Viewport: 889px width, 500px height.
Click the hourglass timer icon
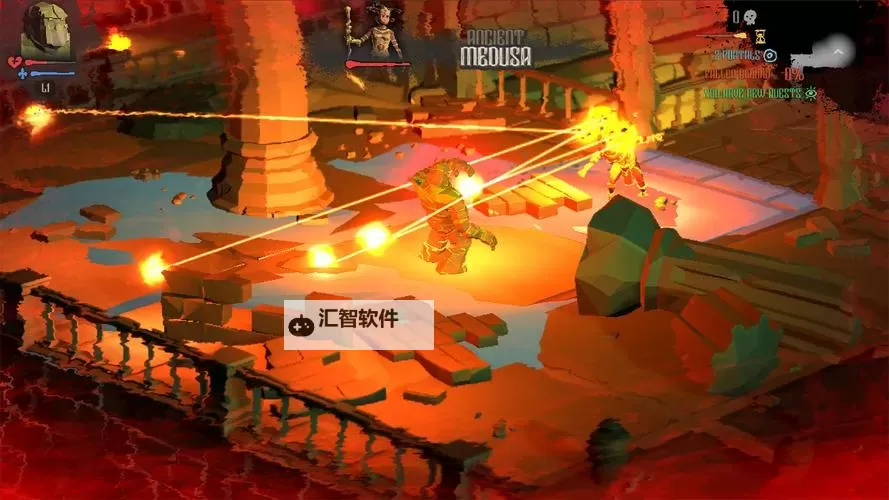click(760, 35)
